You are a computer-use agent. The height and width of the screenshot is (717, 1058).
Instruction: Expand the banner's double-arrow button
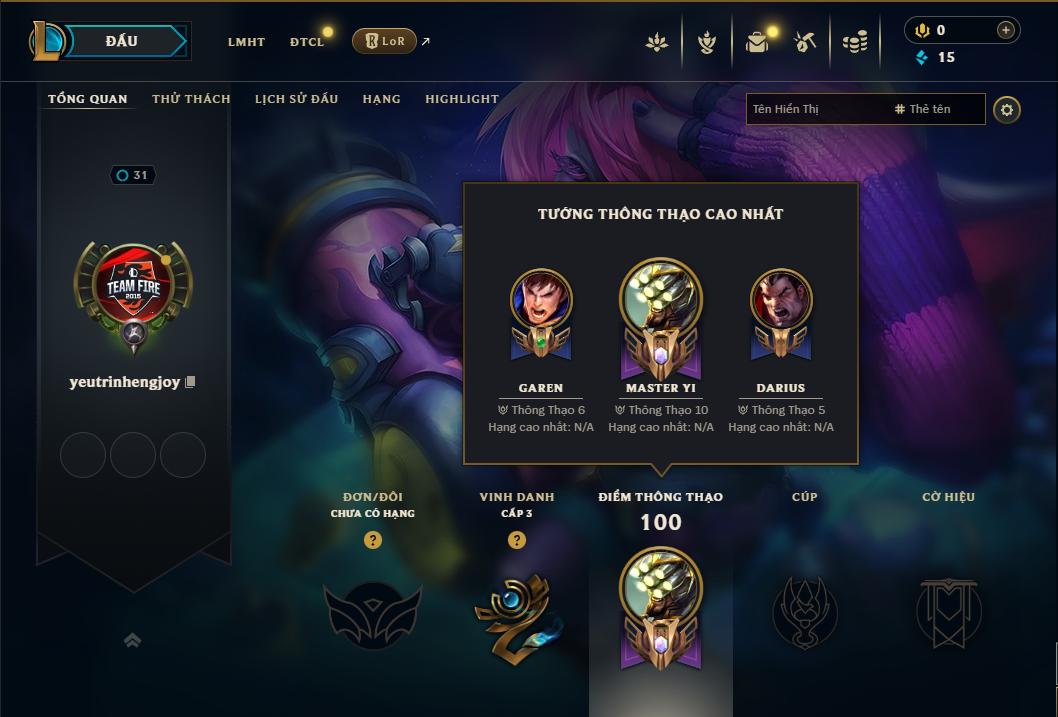pyautogui.click(x=132, y=640)
